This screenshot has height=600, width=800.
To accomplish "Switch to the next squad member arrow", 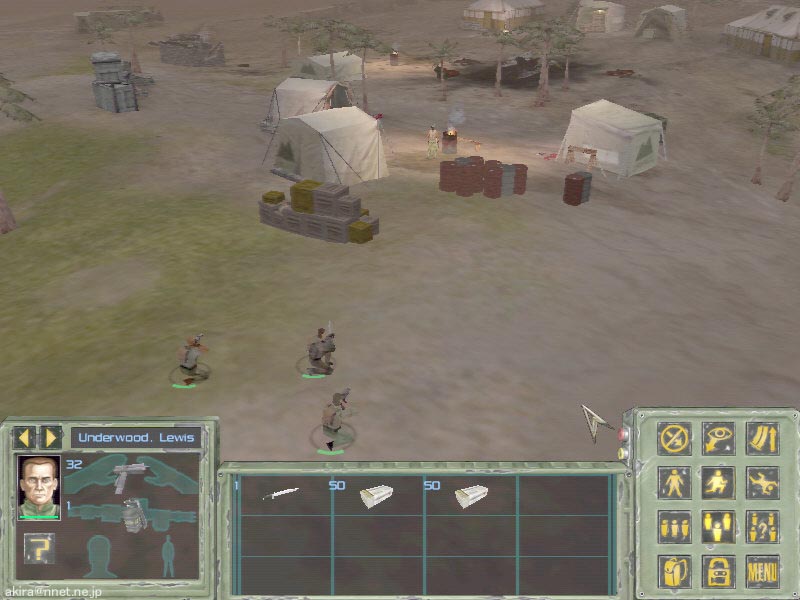I will coord(50,437).
